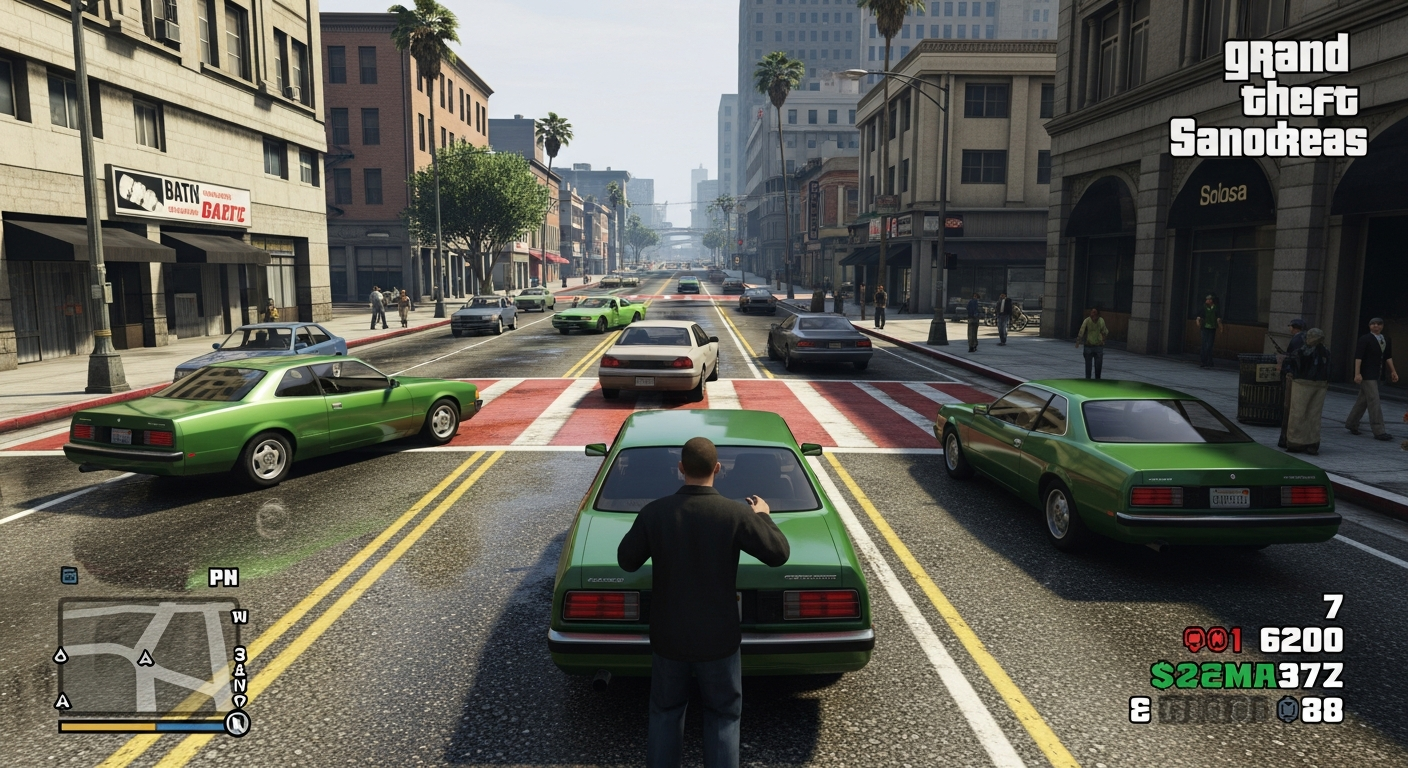
Task: Click the blue armor icon beside 88
Action: [x=1287, y=710]
